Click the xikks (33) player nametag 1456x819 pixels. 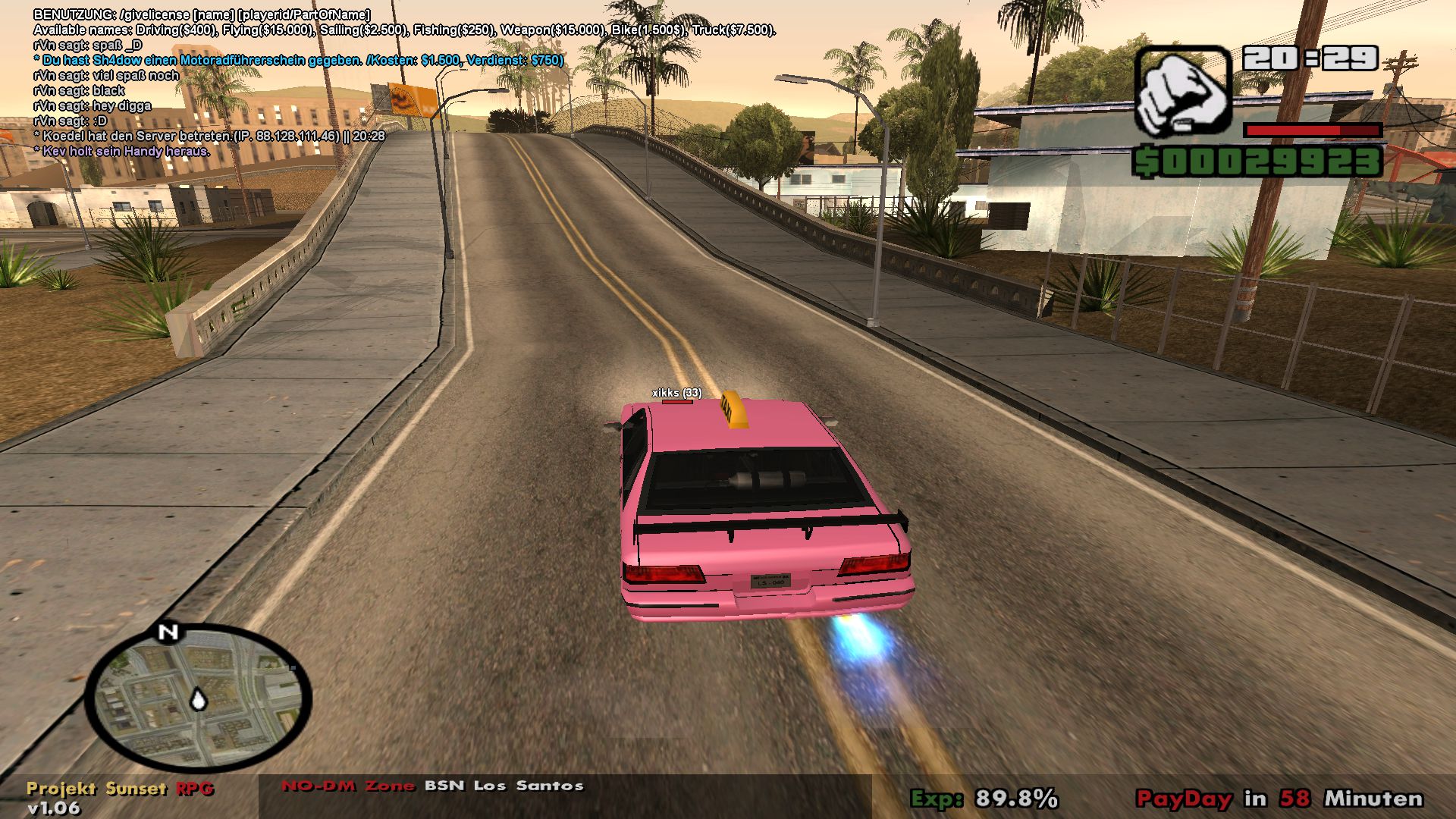tap(678, 394)
